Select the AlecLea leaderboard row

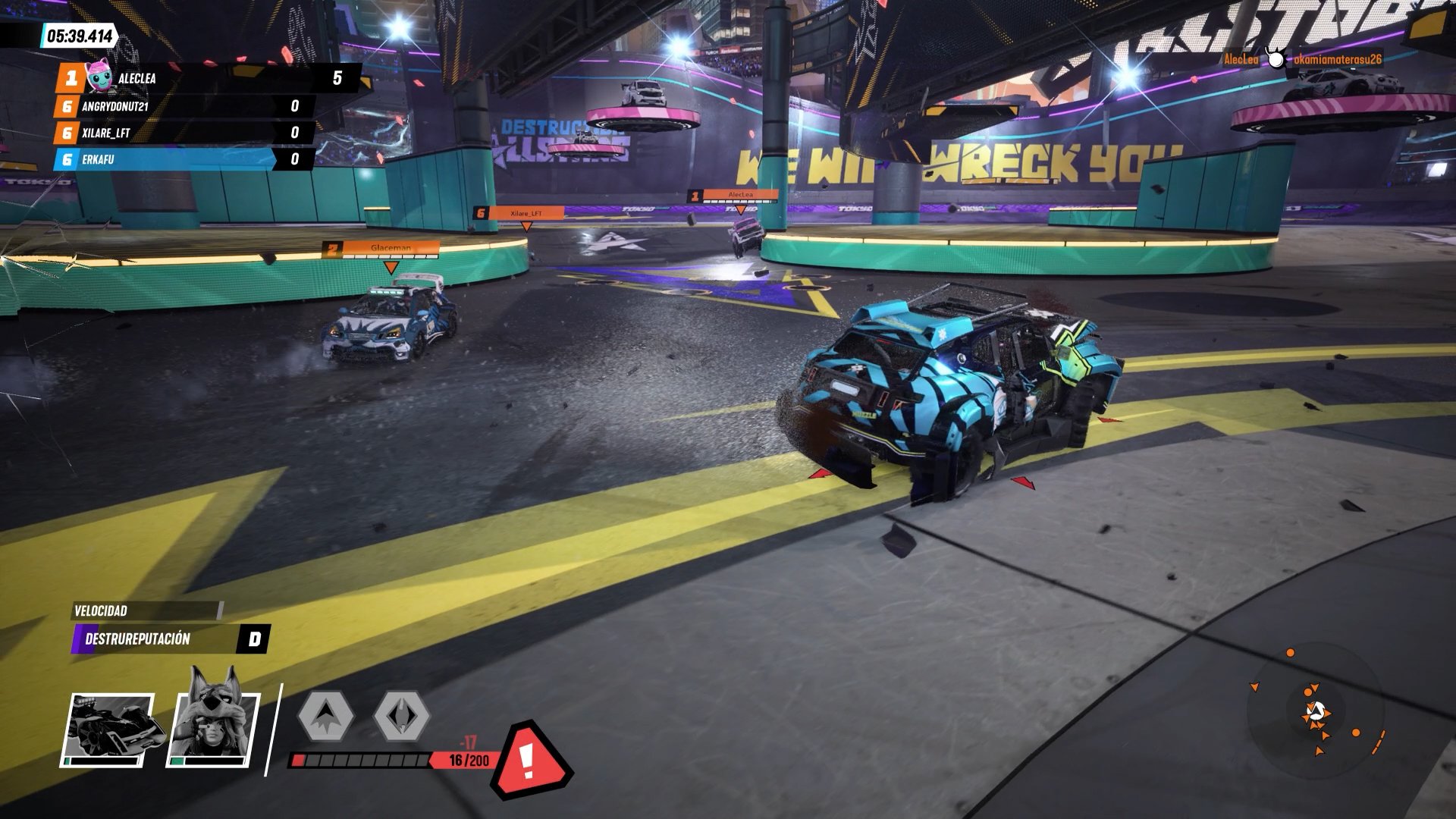(205, 78)
